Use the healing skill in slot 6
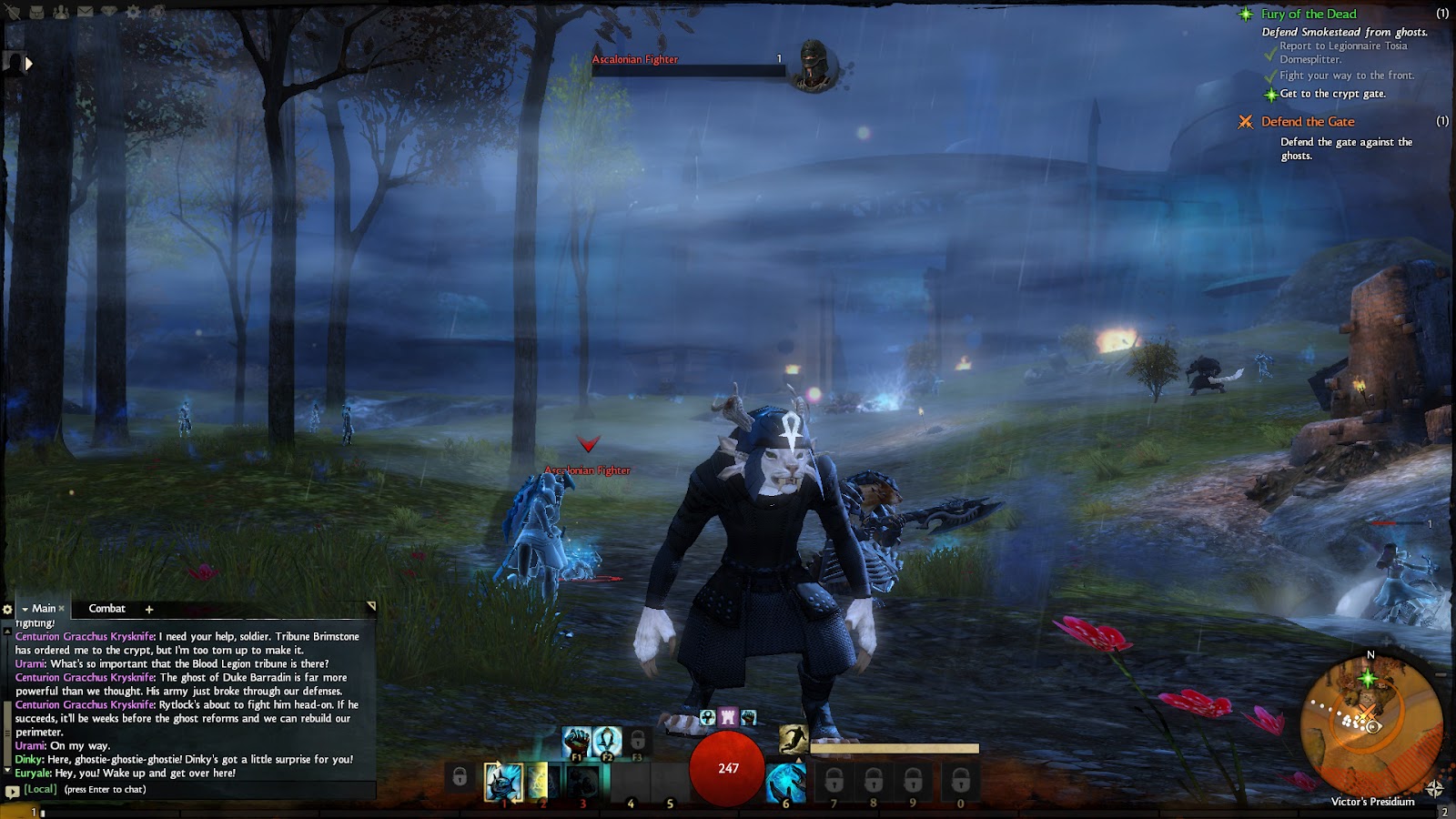 (785, 783)
